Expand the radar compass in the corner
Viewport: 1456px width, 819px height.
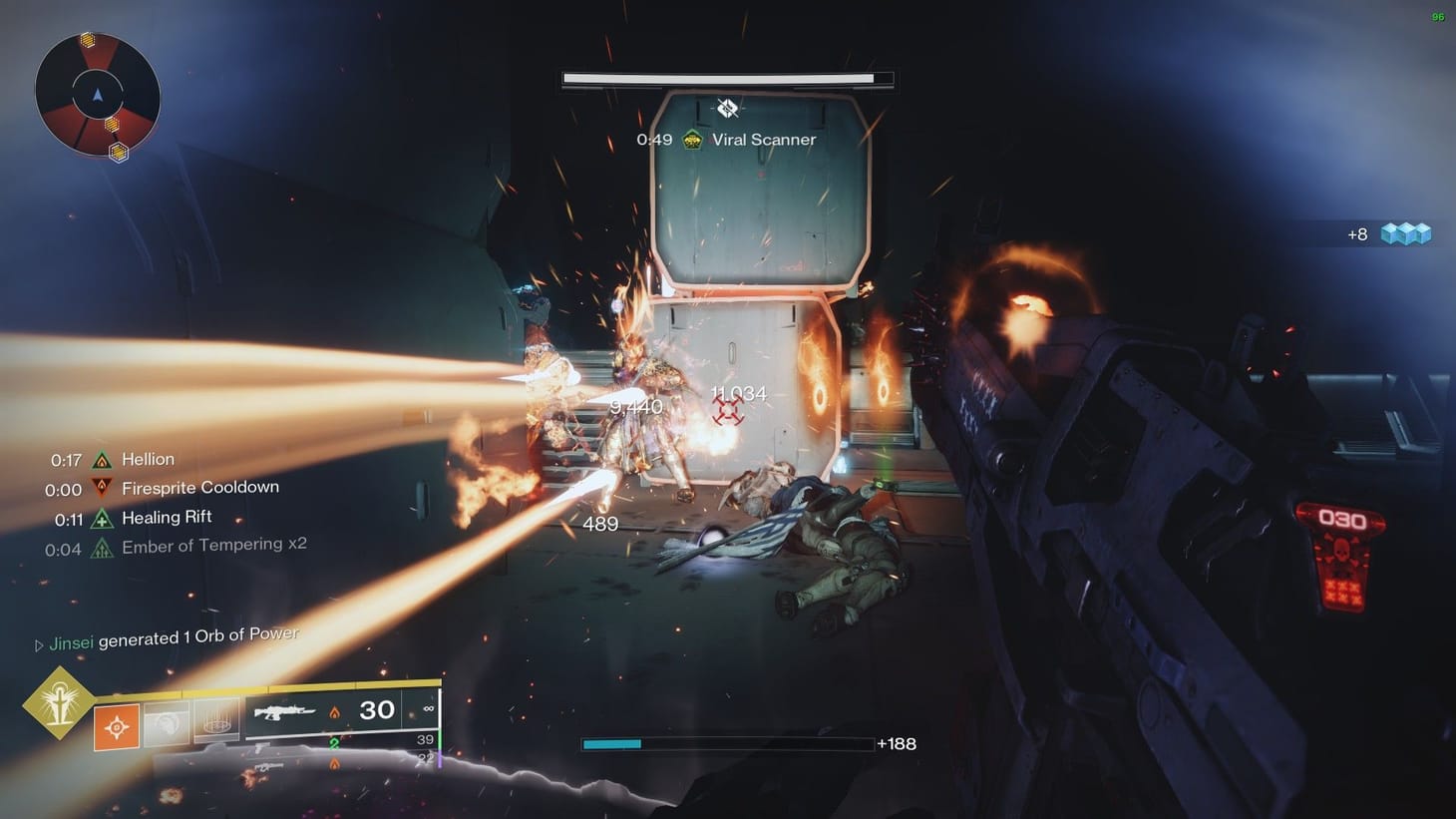coord(96,95)
